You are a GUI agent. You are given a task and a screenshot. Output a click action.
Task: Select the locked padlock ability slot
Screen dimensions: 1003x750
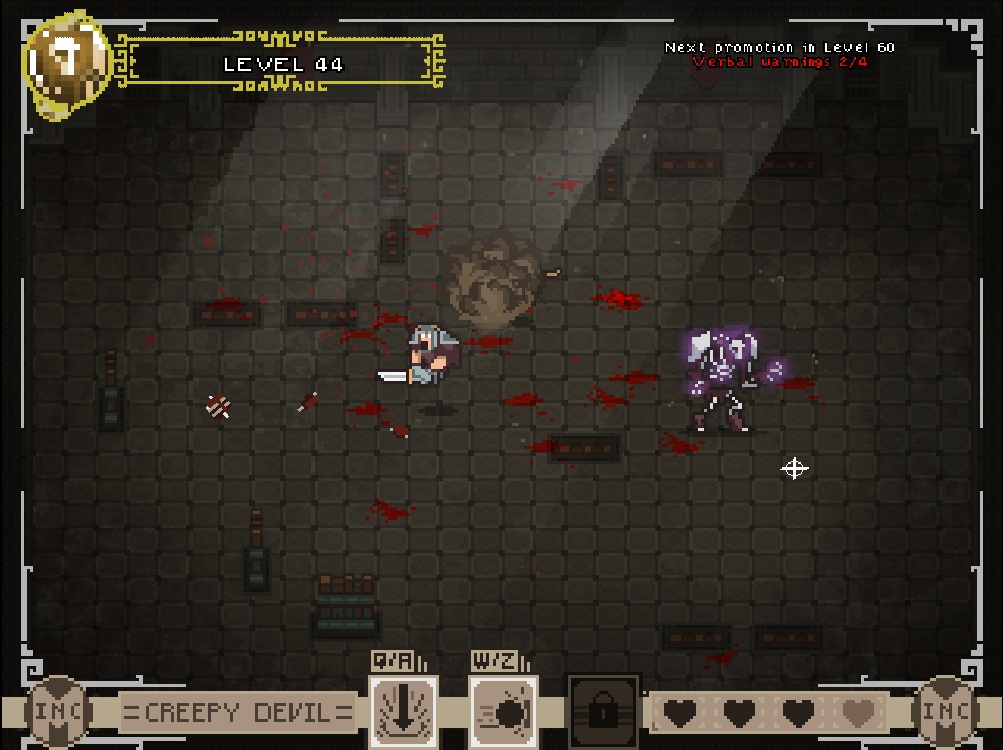point(603,711)
